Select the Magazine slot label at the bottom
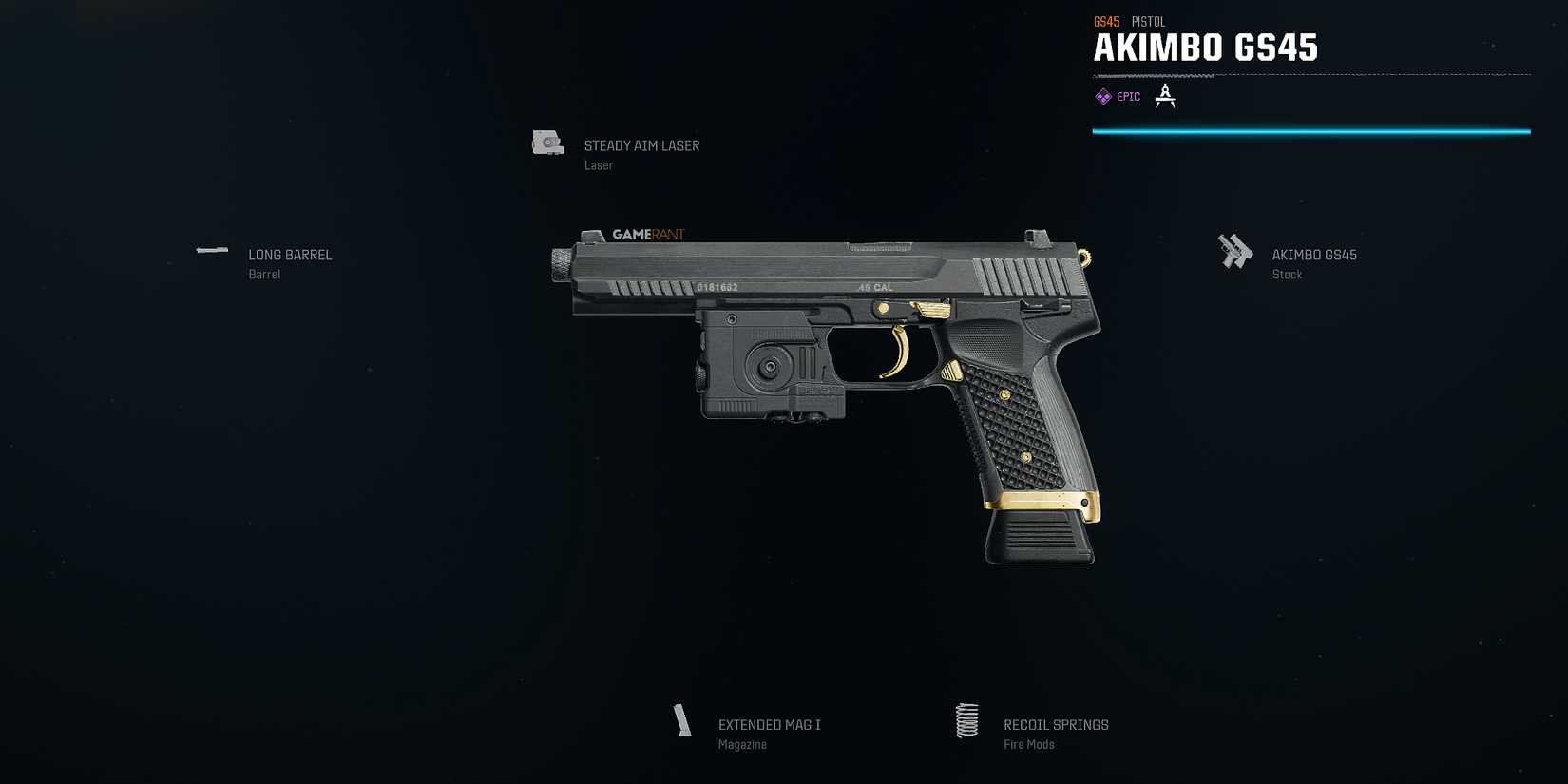The width and height of the screenshot is (1568, 784). 742,744
